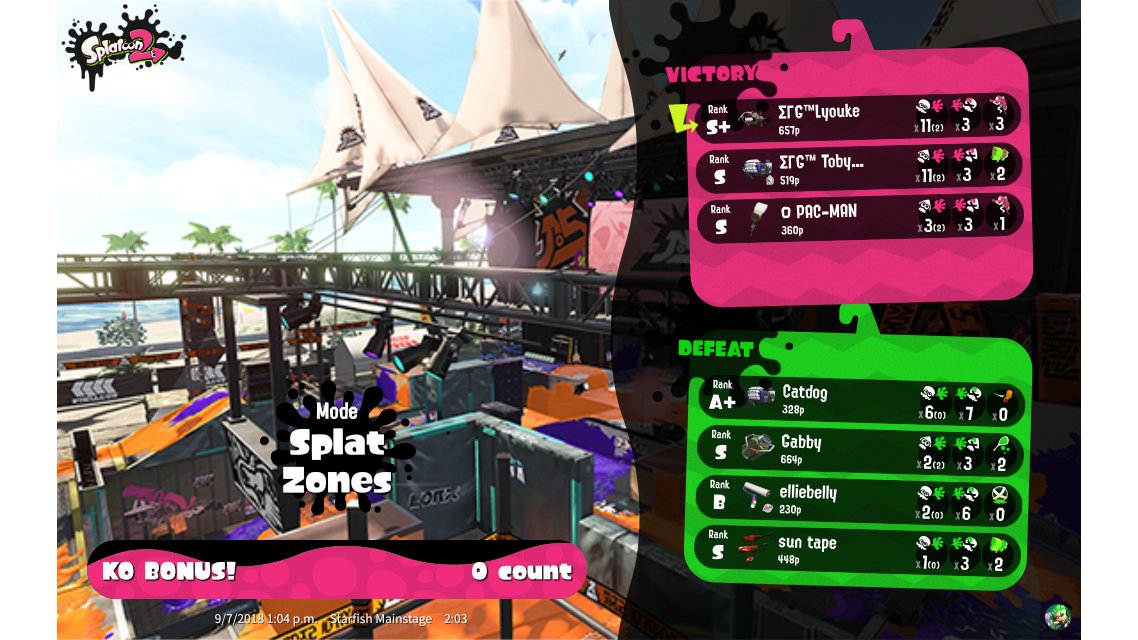1138x640 pixels.
Task: Open elliebelly's result entry
Action: coord(861,500)
